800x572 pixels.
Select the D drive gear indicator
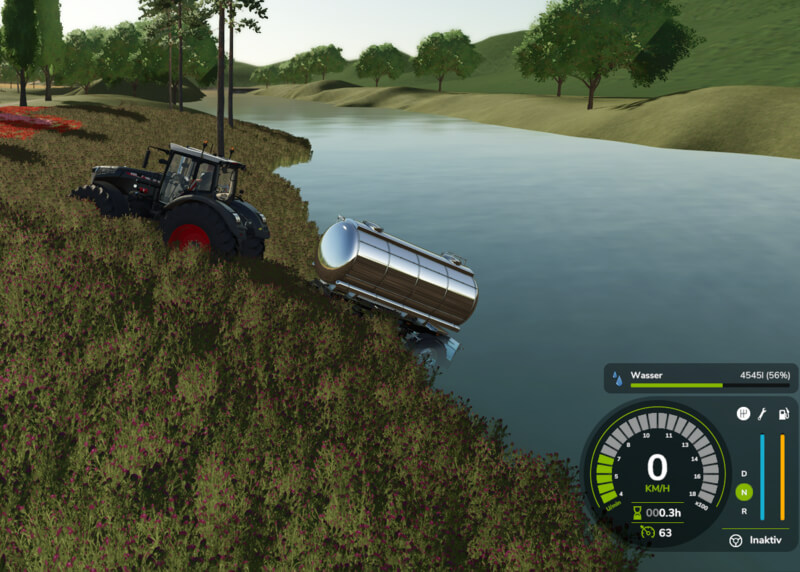point(743,474)
